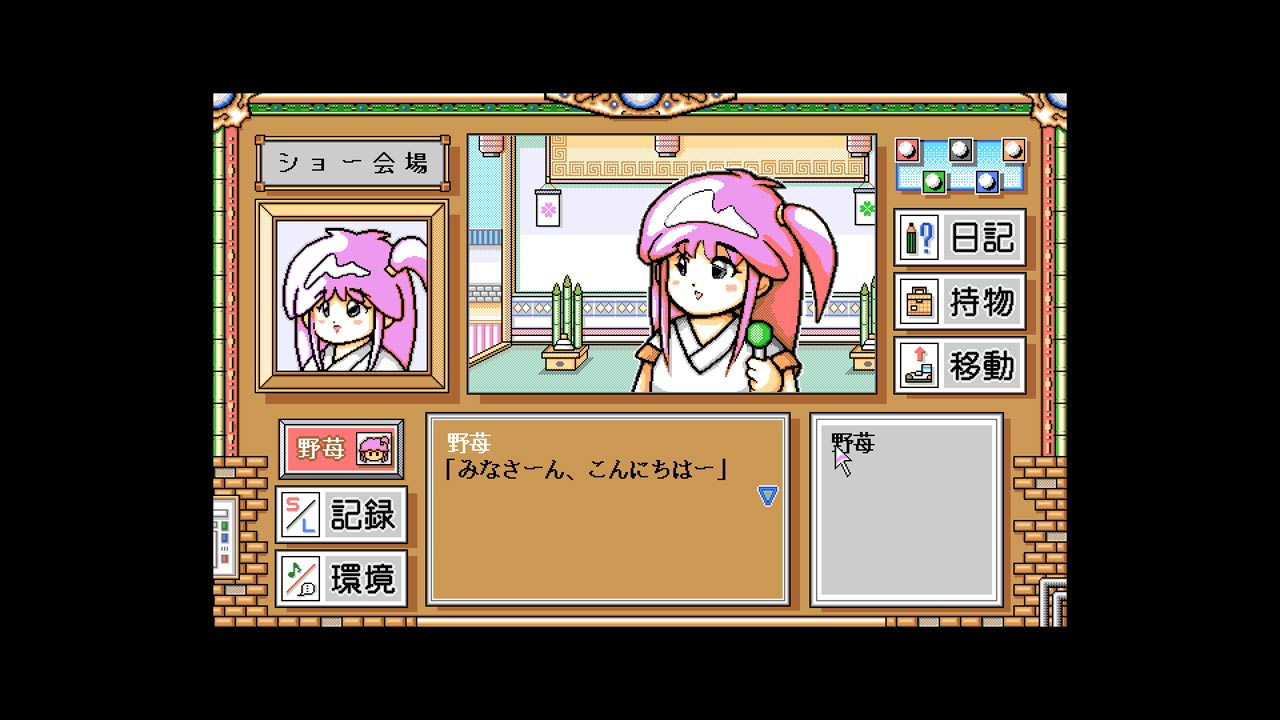Toggle the orange ball button
The width and height of the screenshot is (1280, 720).
pos(1012,150)
